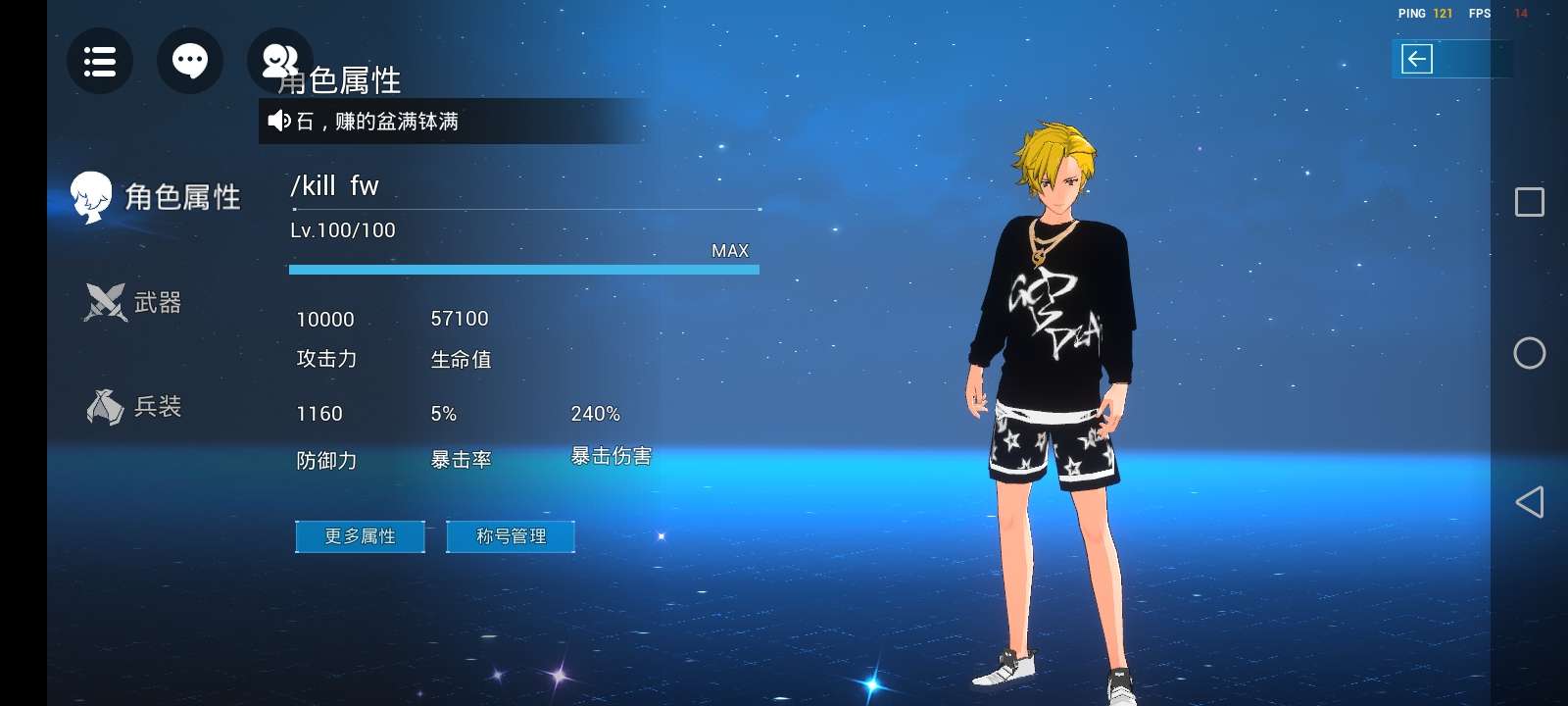Tap the Android circle home button
This screenshot has width=1568, height=706.
coord(1529,353)
